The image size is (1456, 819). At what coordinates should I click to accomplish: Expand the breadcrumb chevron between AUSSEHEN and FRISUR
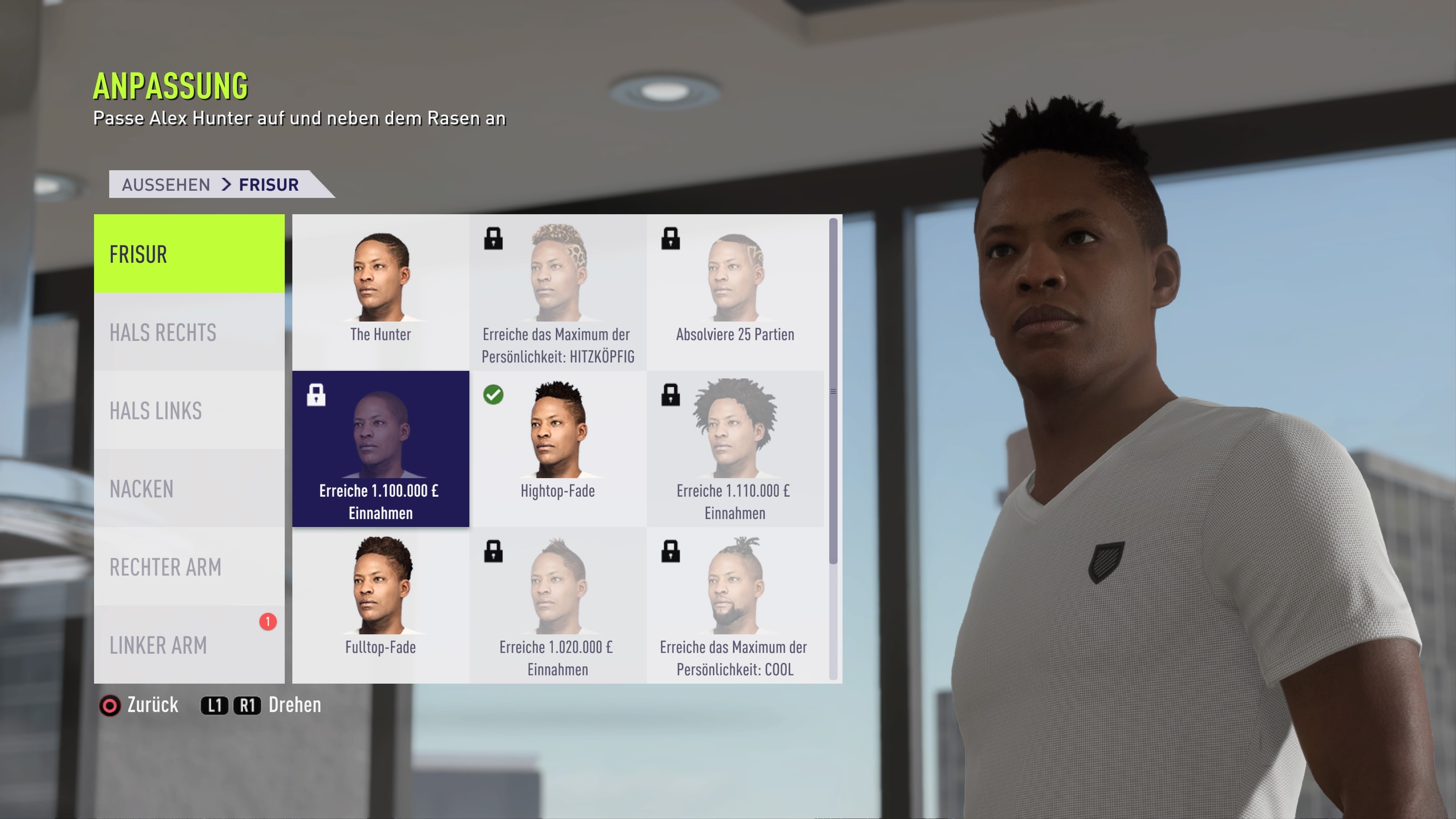[x=226, y=184]
